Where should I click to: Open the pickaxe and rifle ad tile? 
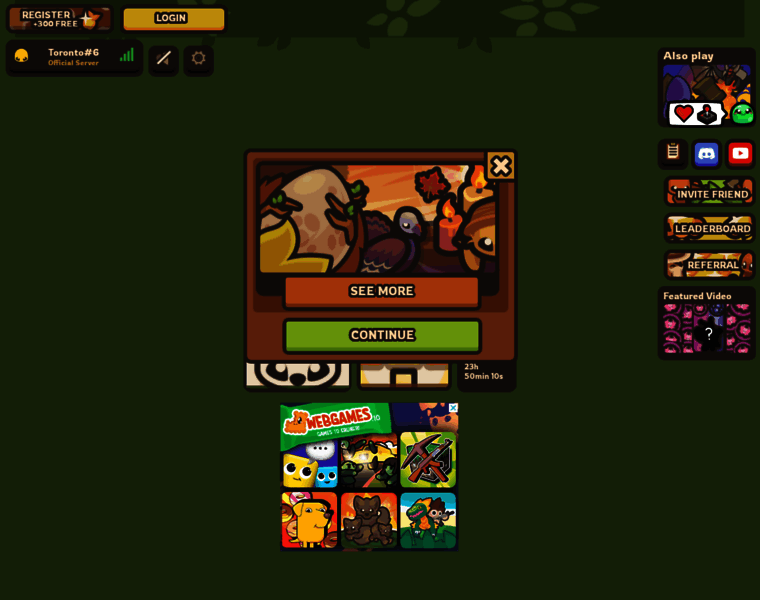(428, 460)
